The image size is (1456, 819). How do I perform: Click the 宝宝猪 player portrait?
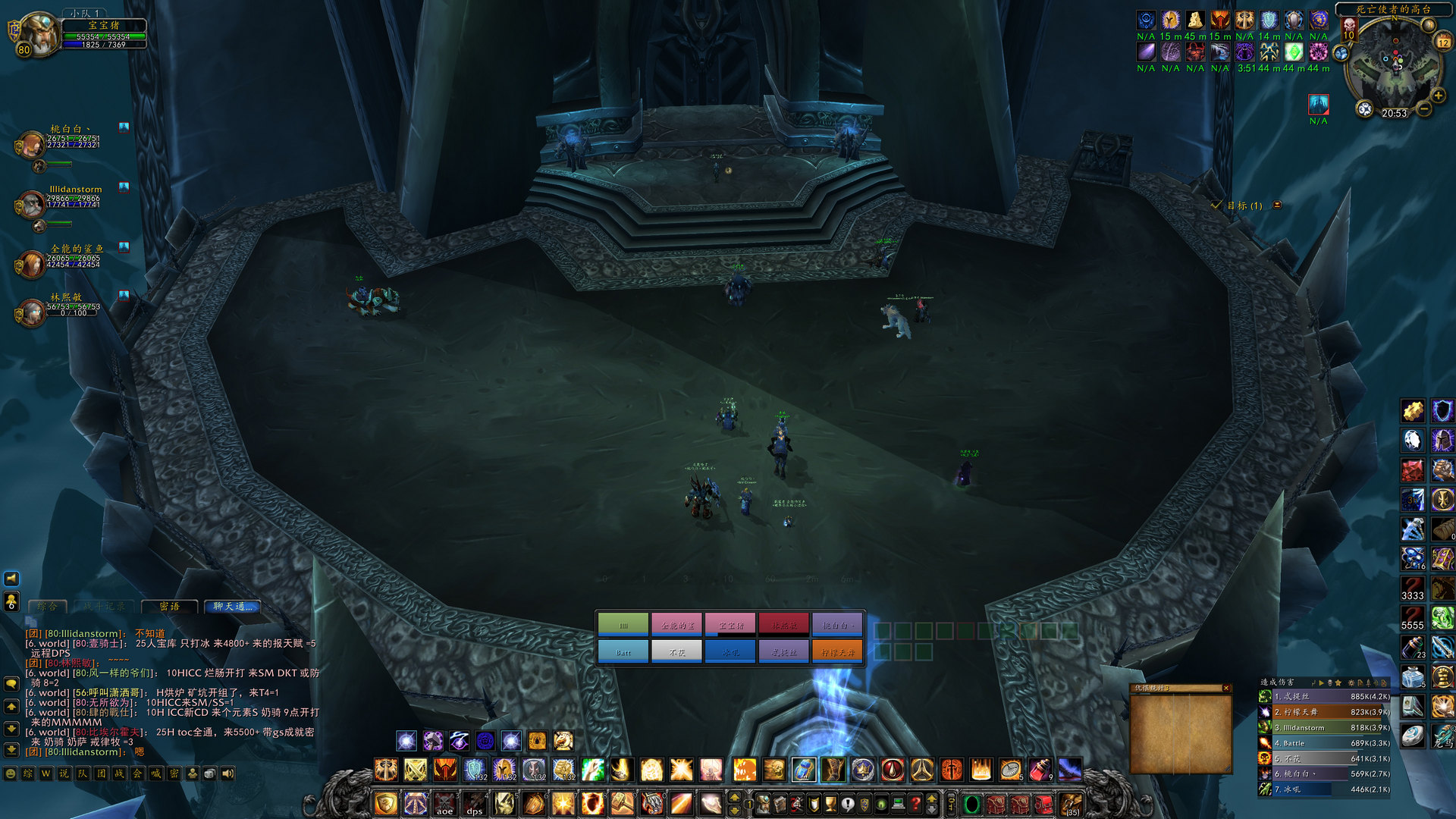coord(36,33)
